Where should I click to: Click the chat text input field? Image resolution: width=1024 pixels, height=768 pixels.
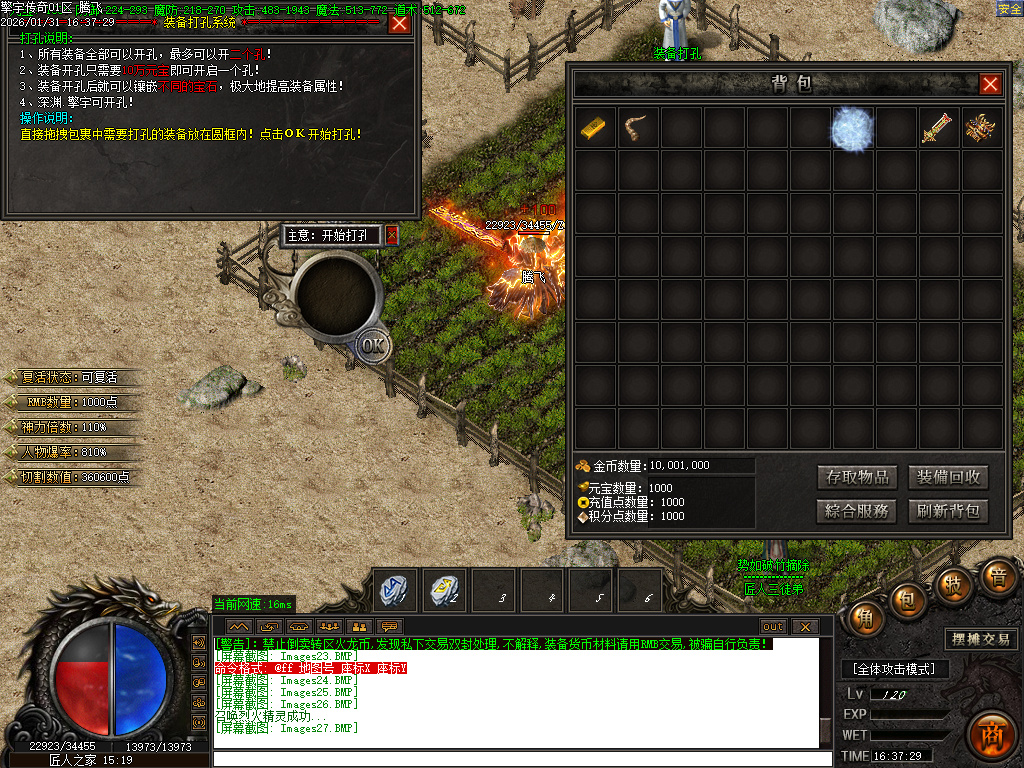click(x=520, y=758)
